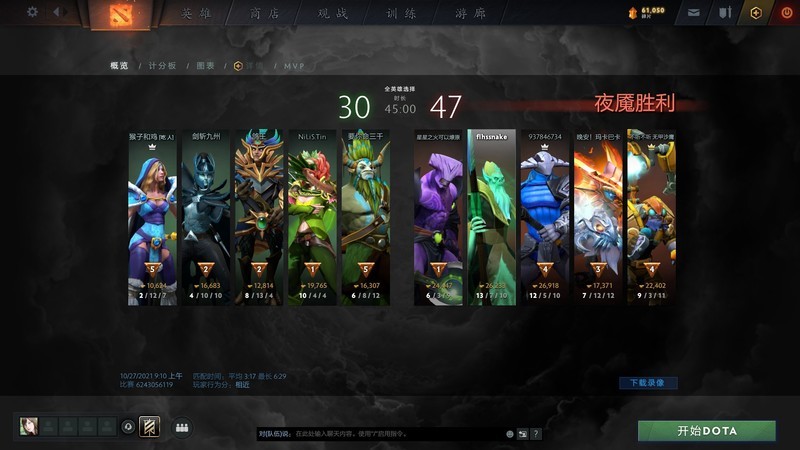Choose flhssnake's Necrophos hero card
Viewport: 800px width, 450px height.
pyautogui.click(x=492, y=220)
